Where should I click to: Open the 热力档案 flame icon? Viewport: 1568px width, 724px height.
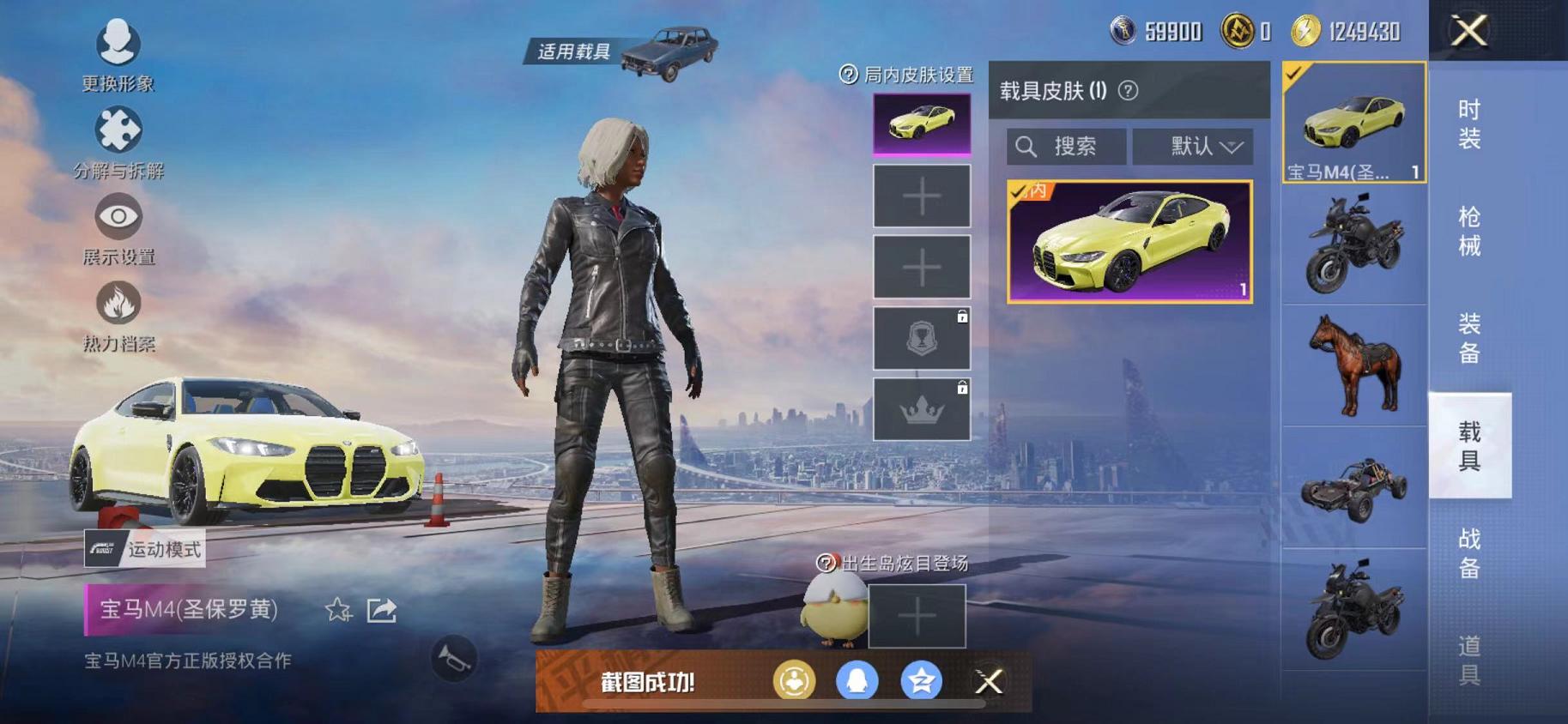tap(119, 307)
